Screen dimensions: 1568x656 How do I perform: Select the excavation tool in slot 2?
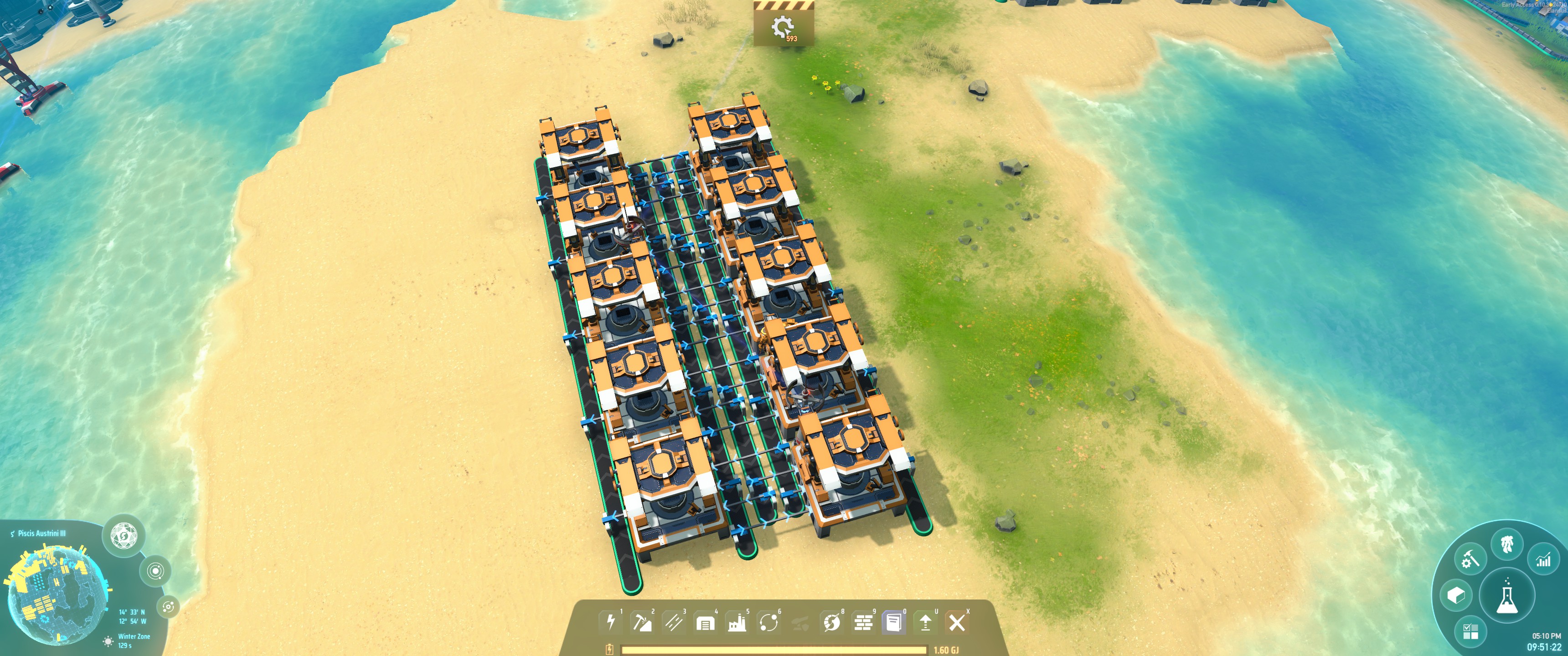click(644, 624)
